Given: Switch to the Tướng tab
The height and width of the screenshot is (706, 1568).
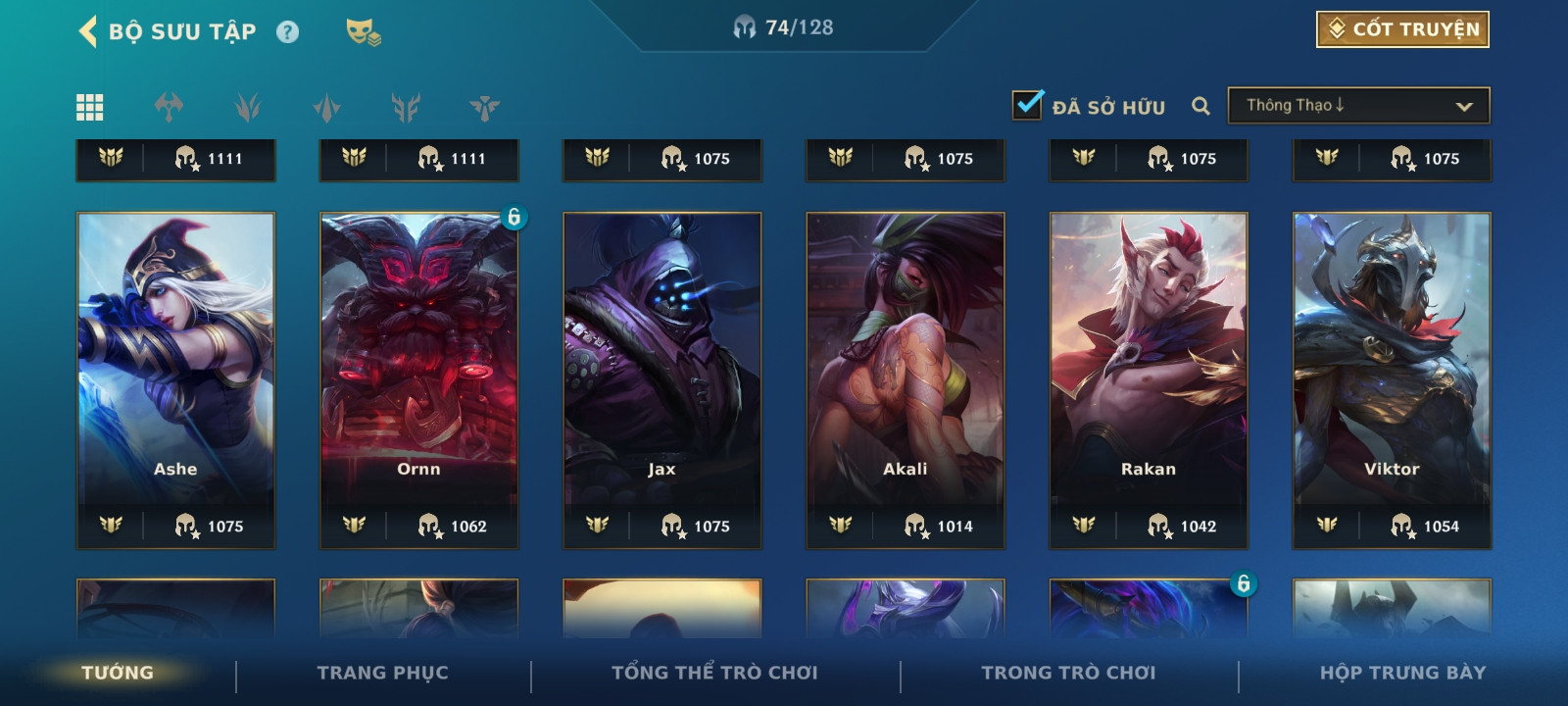Looking at the screenshot, I should tap(118, 673).
